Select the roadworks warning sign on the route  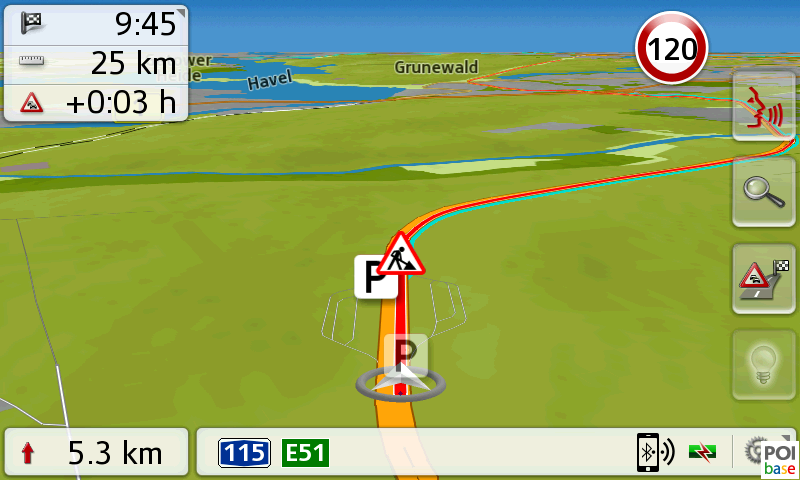click(402, 254)
